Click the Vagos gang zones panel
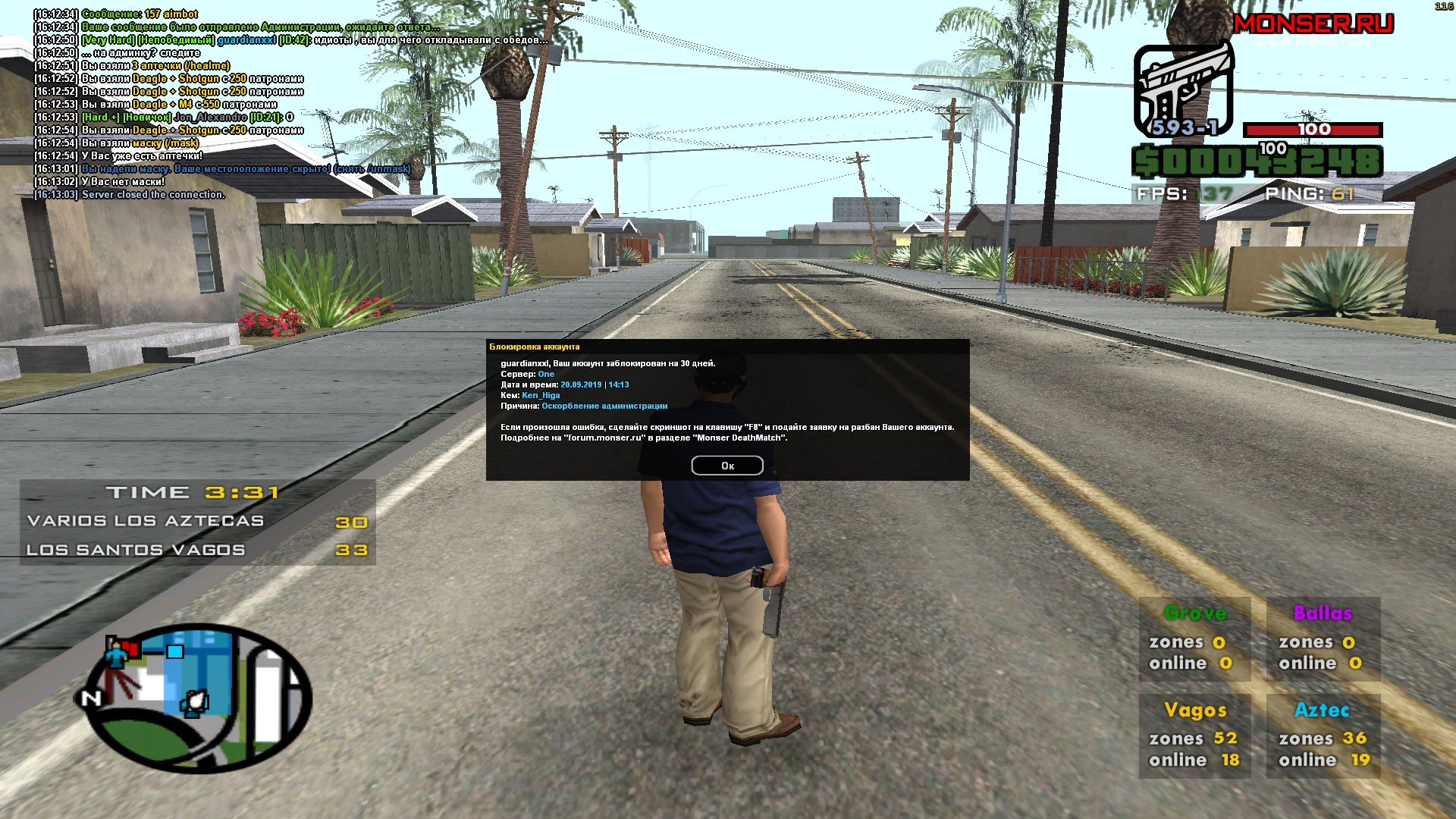The height and width of the screenshot is (819, 1456). (1194, 736)
